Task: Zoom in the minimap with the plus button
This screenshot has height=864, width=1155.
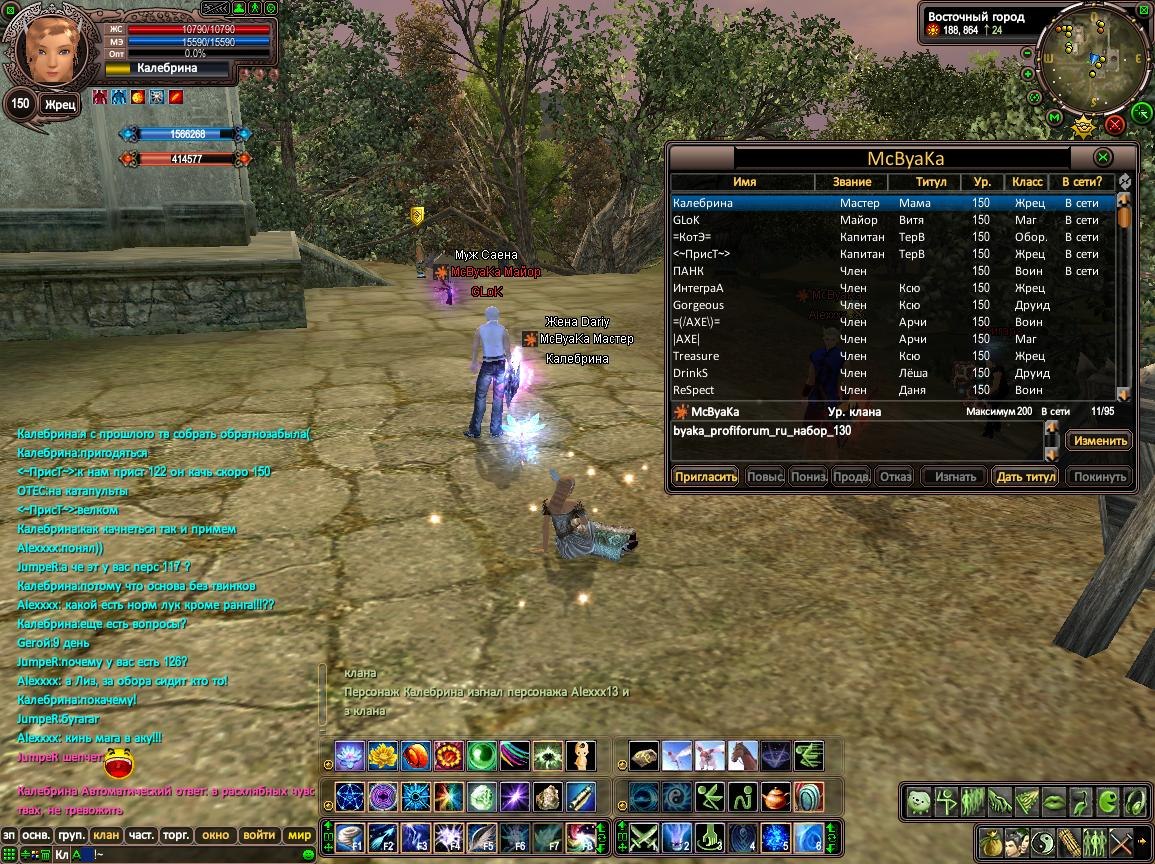Action: (1028, 74)
